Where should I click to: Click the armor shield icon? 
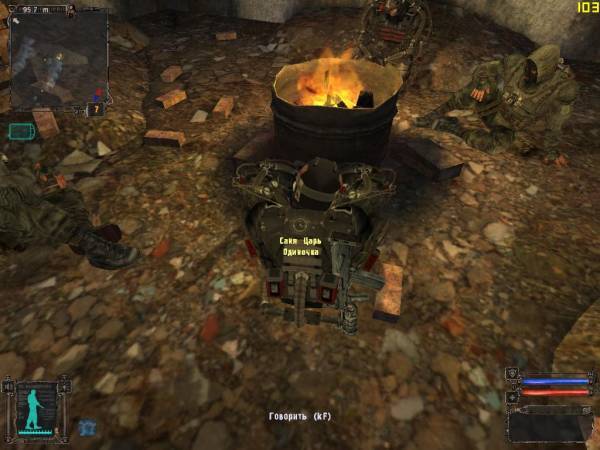[x=512, y=375]
